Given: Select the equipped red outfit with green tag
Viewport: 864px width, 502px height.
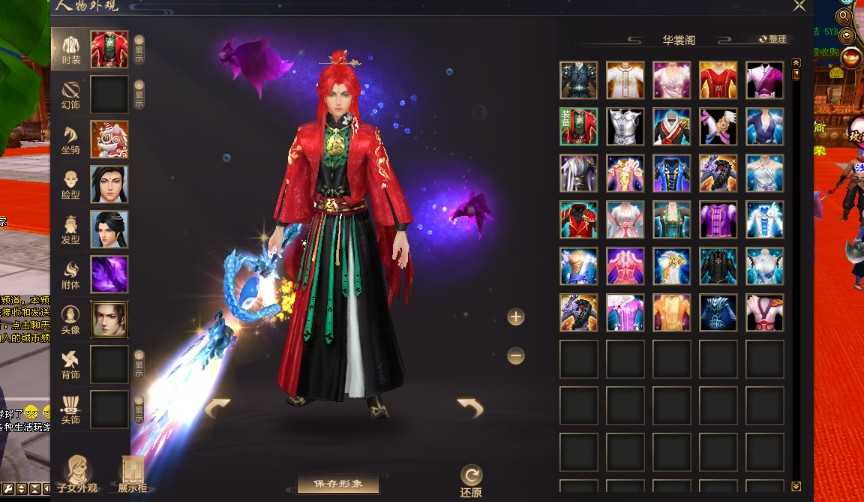Looking at the screenshot, I should [x=579, y=127].
